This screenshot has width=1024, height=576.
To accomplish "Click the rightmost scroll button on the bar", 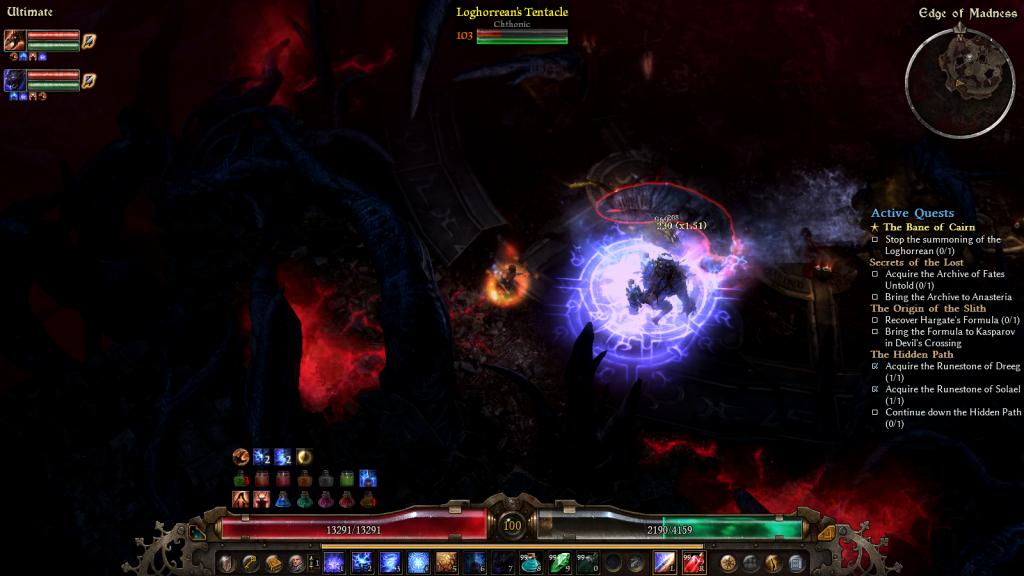I will click(x=796, y=563).
